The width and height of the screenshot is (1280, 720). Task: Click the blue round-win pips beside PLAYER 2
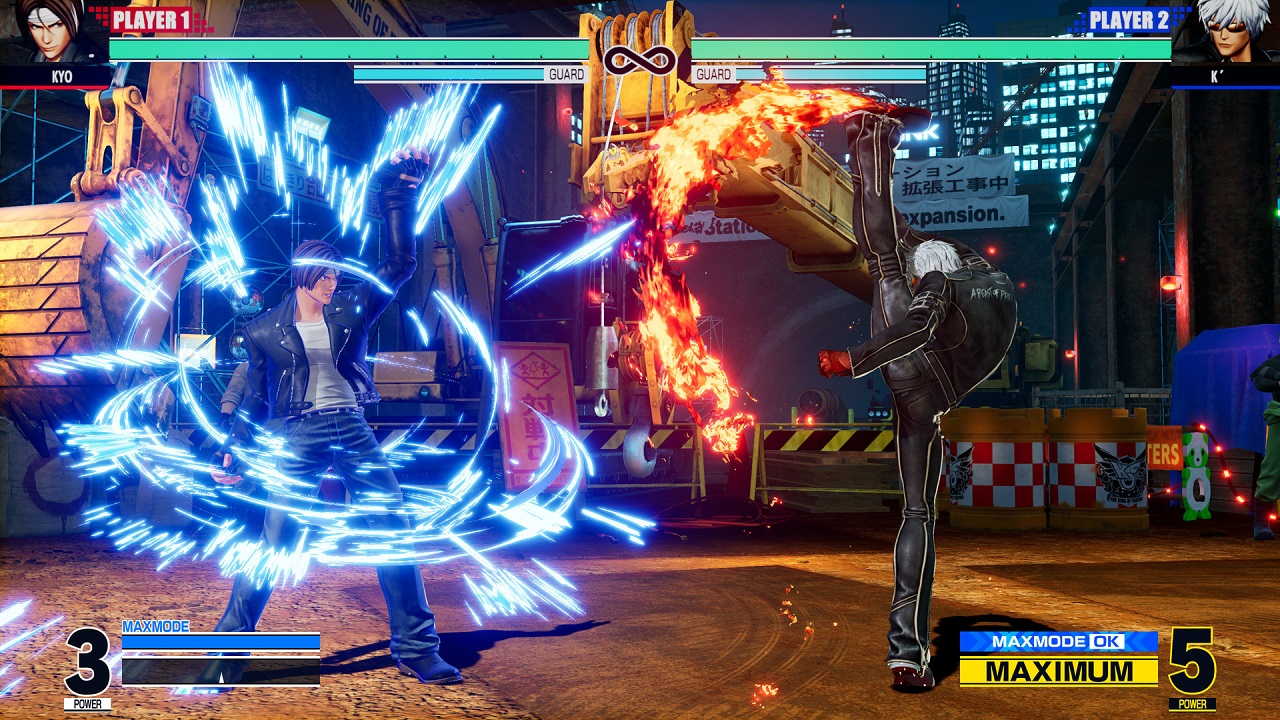tap(1180, 15)
